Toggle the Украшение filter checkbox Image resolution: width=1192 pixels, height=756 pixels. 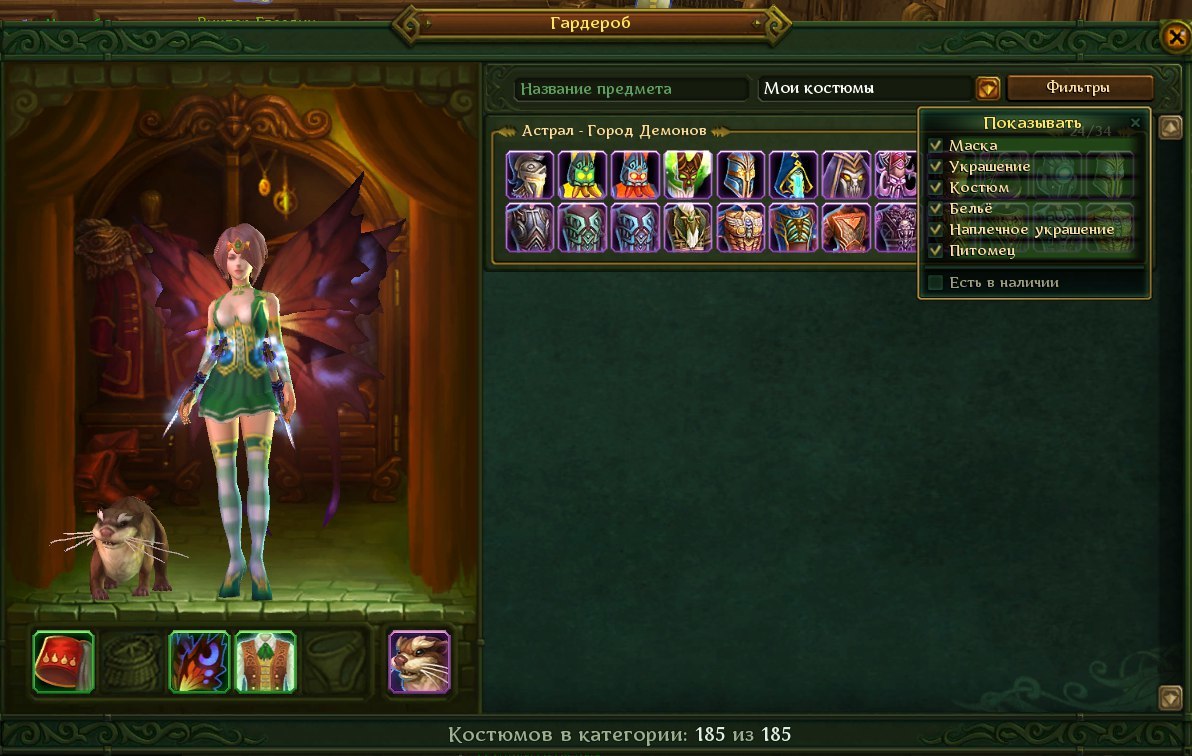(936, 166)
